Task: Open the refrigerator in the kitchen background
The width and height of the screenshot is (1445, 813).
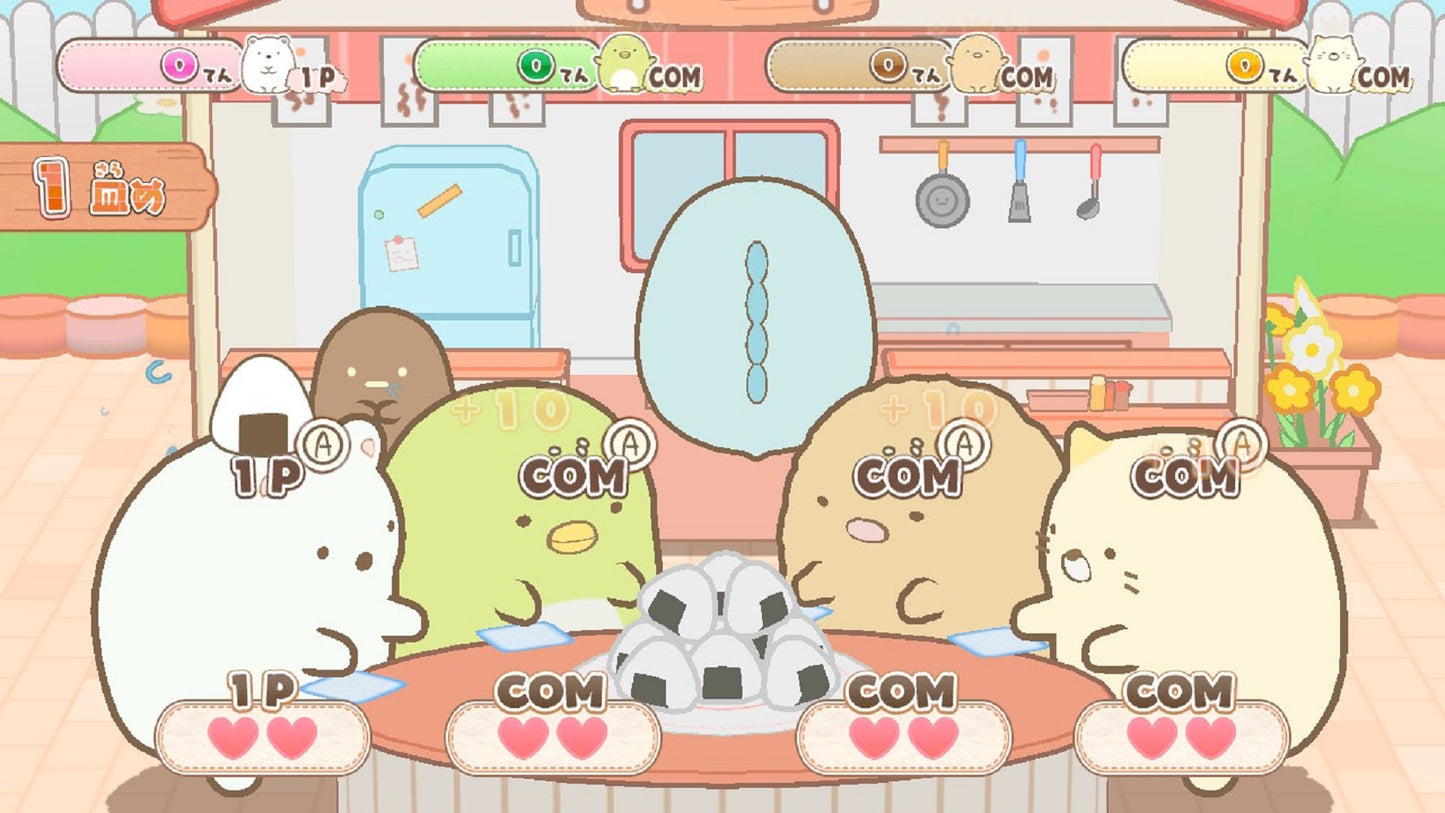Action: coord(448,240)
